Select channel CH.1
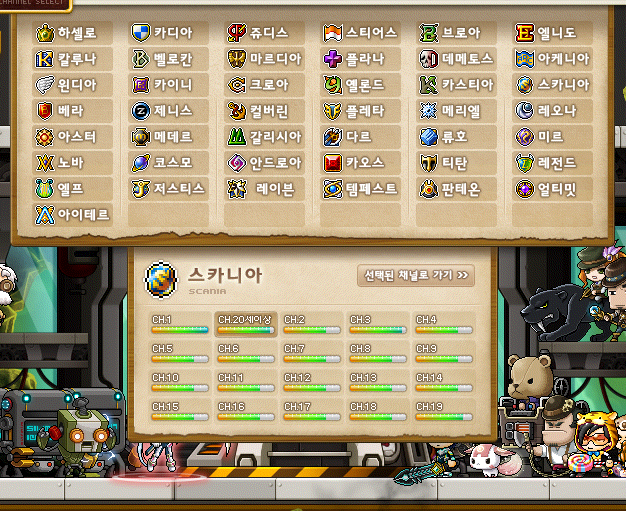 click(x=179, y=324)
